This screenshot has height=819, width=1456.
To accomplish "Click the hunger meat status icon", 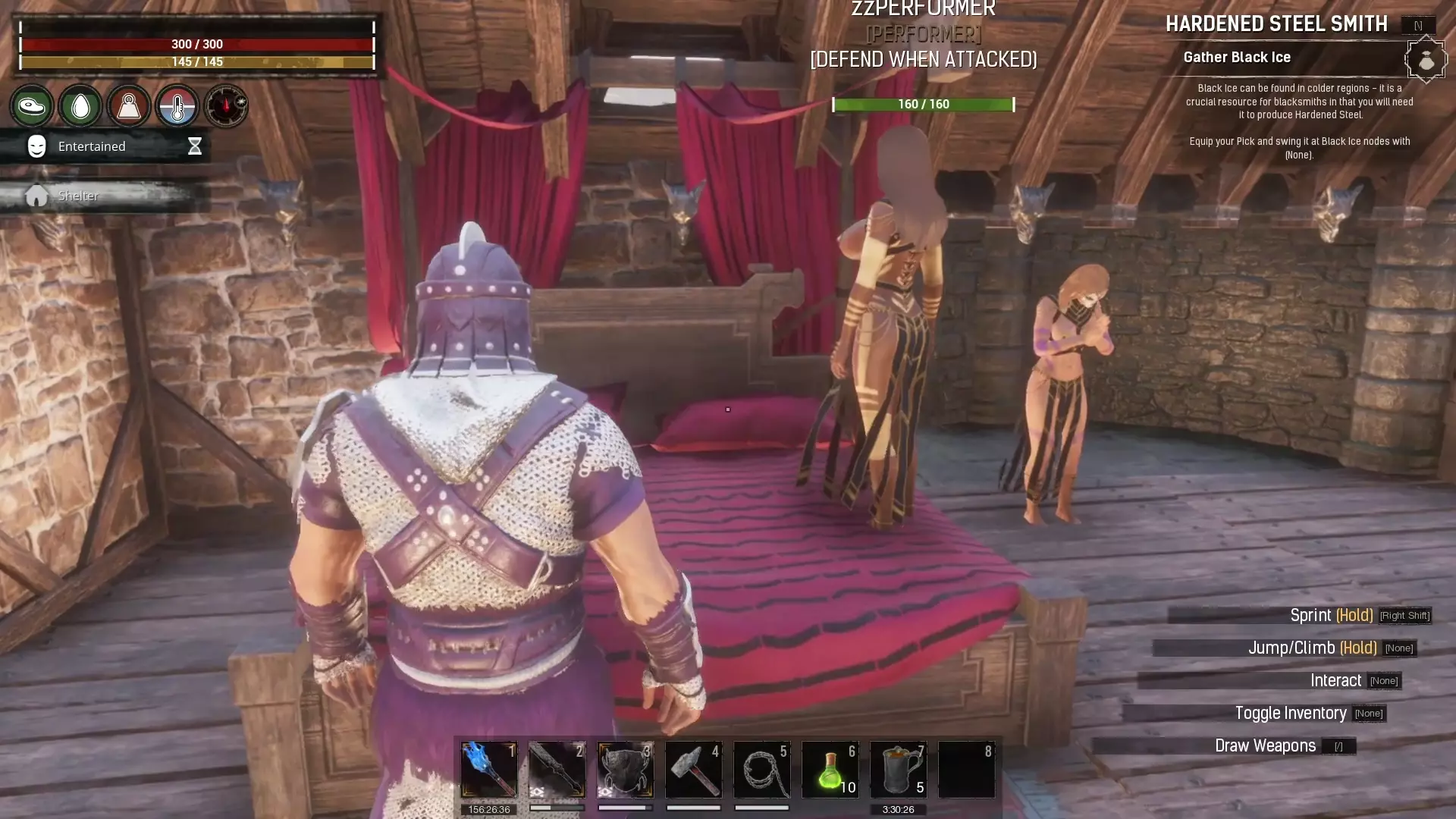I will point(32,106).
